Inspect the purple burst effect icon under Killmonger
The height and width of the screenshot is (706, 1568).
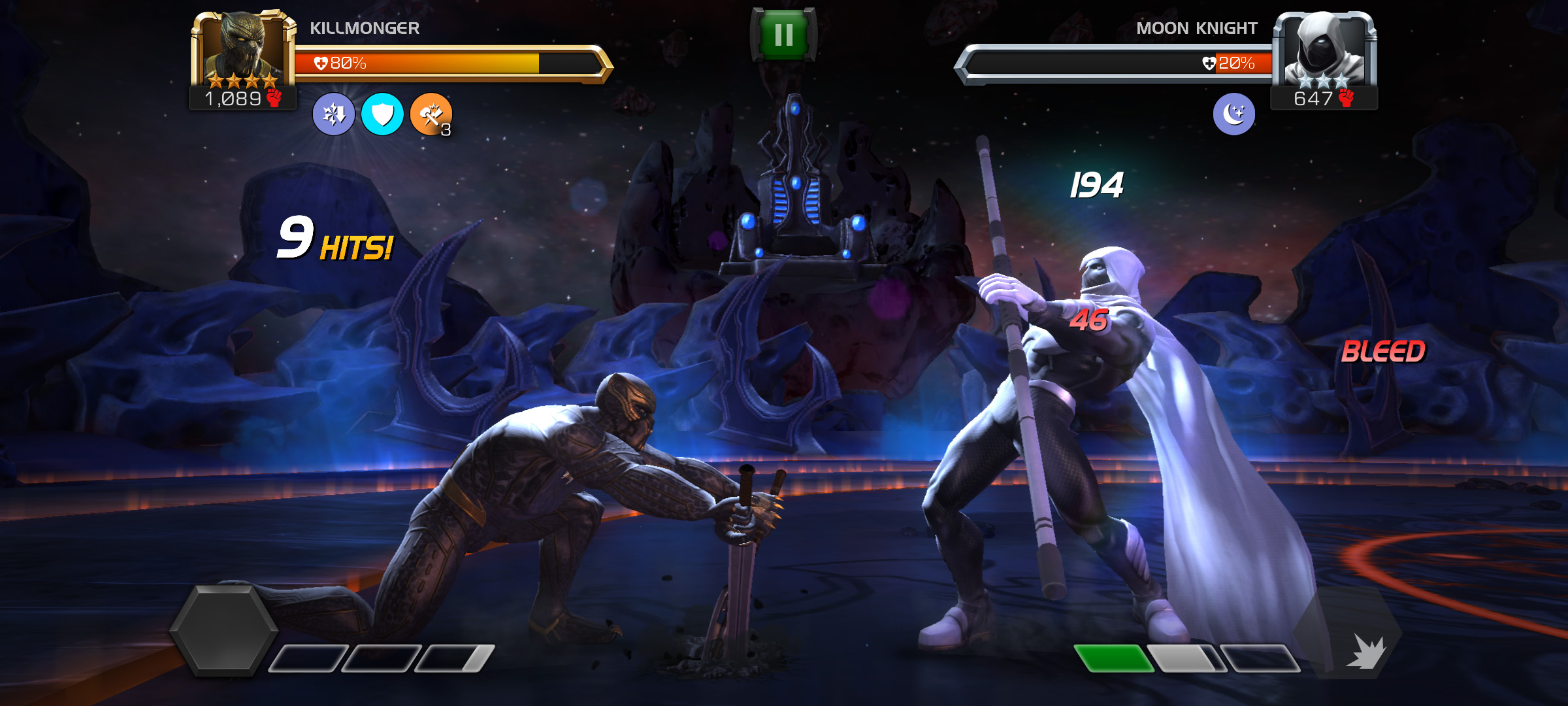334,114
